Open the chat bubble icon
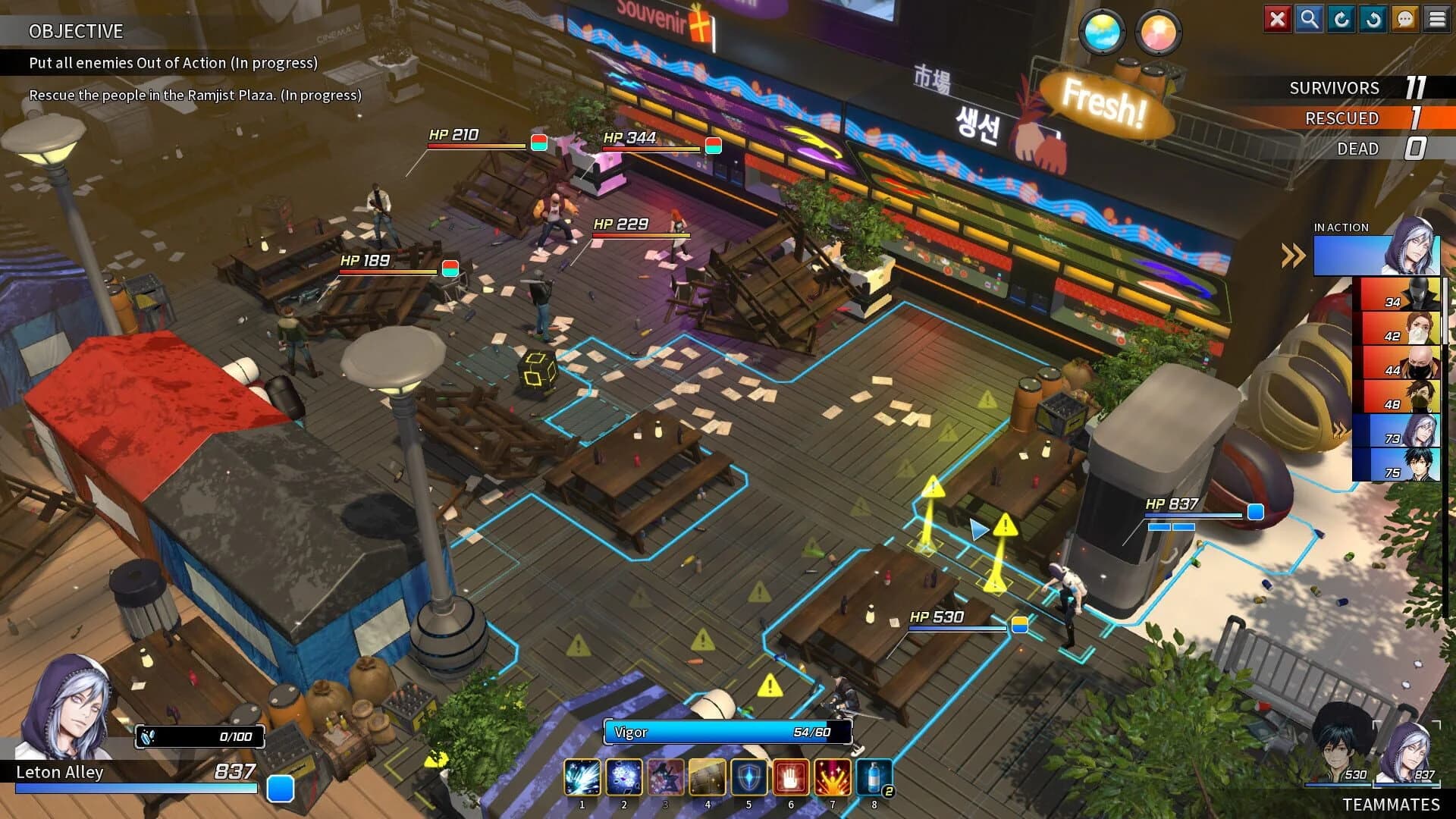Screen dimensions: 1456x819 point(1404,19)
